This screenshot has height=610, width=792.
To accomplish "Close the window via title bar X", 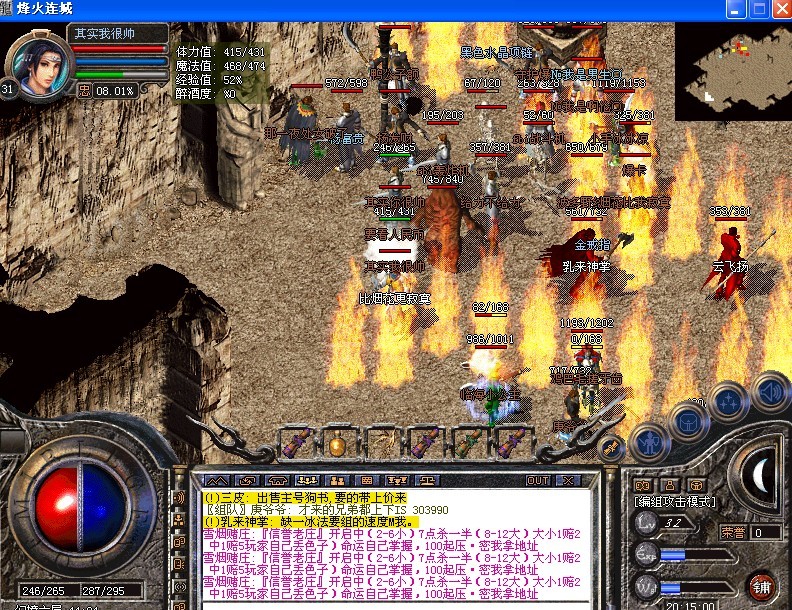I will [780, 9].
